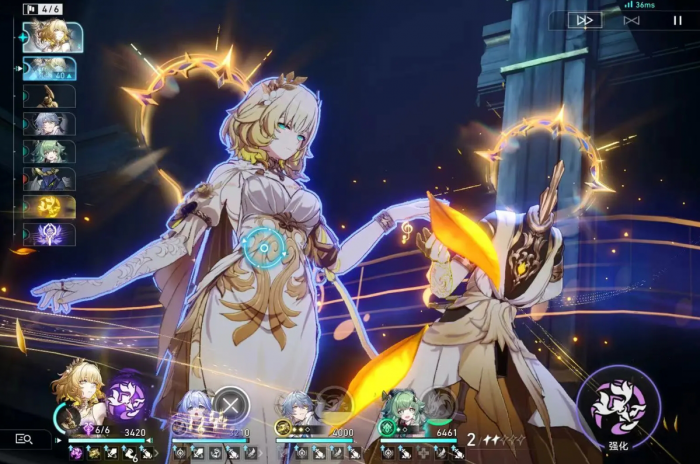Screen dimensions: 700x464
Task: Select the purple winged emblem turn-order entry
Action: (x=50, y=235)
